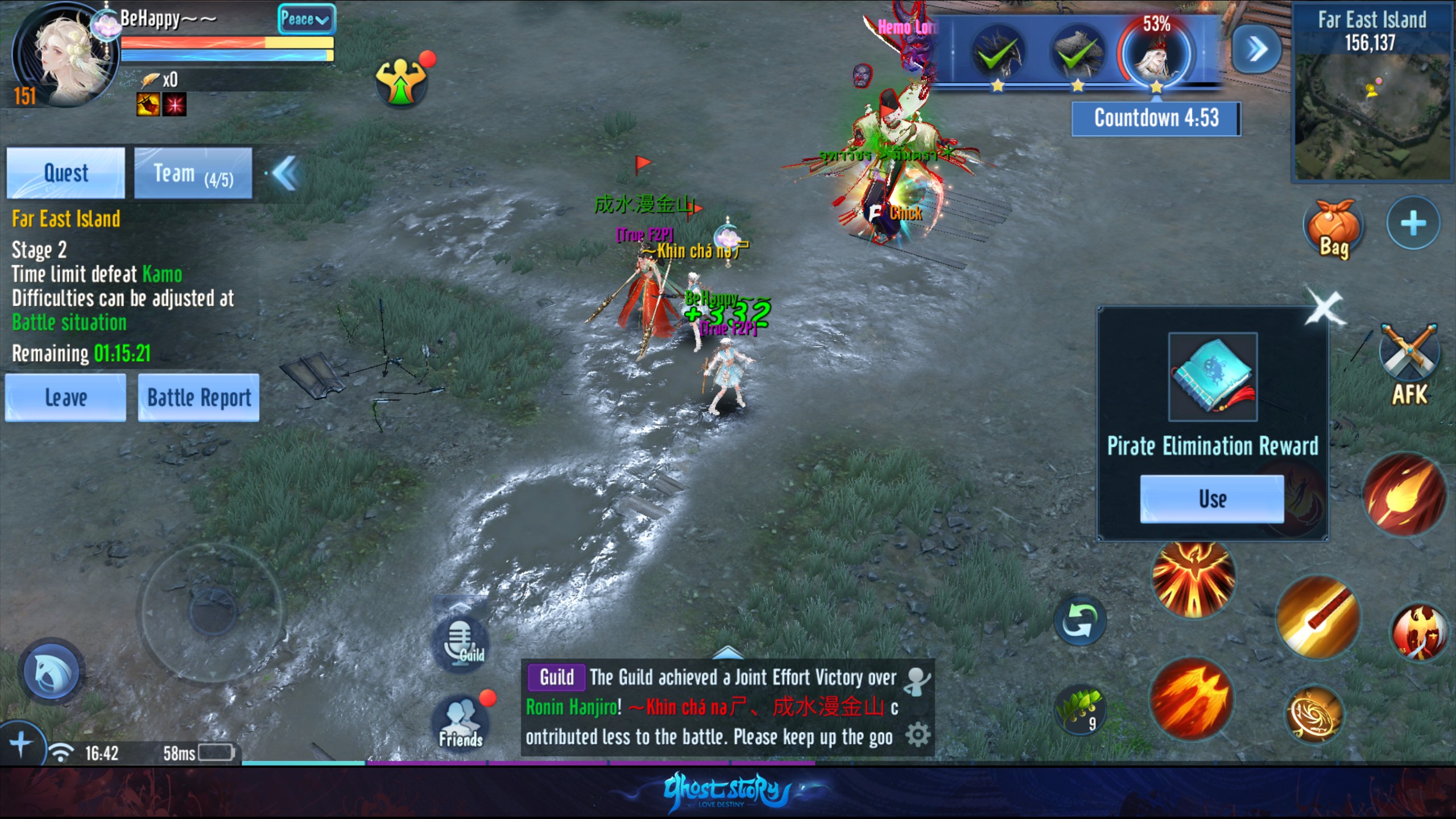Activate Guild voice microphone
Screen dimensions: 1456x819
pyautogui.click(x=461, y=643)
